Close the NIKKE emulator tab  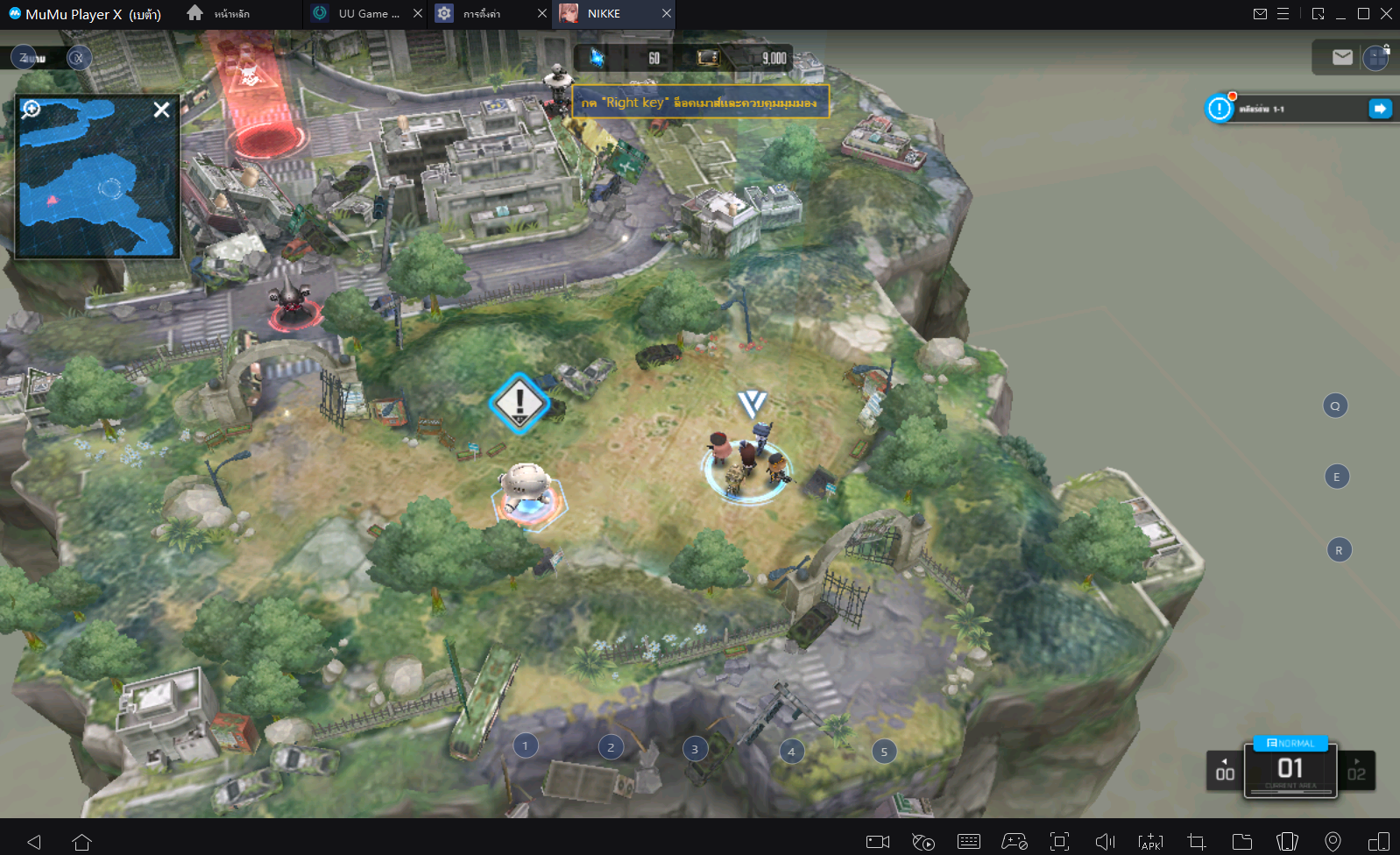(667, 14)
